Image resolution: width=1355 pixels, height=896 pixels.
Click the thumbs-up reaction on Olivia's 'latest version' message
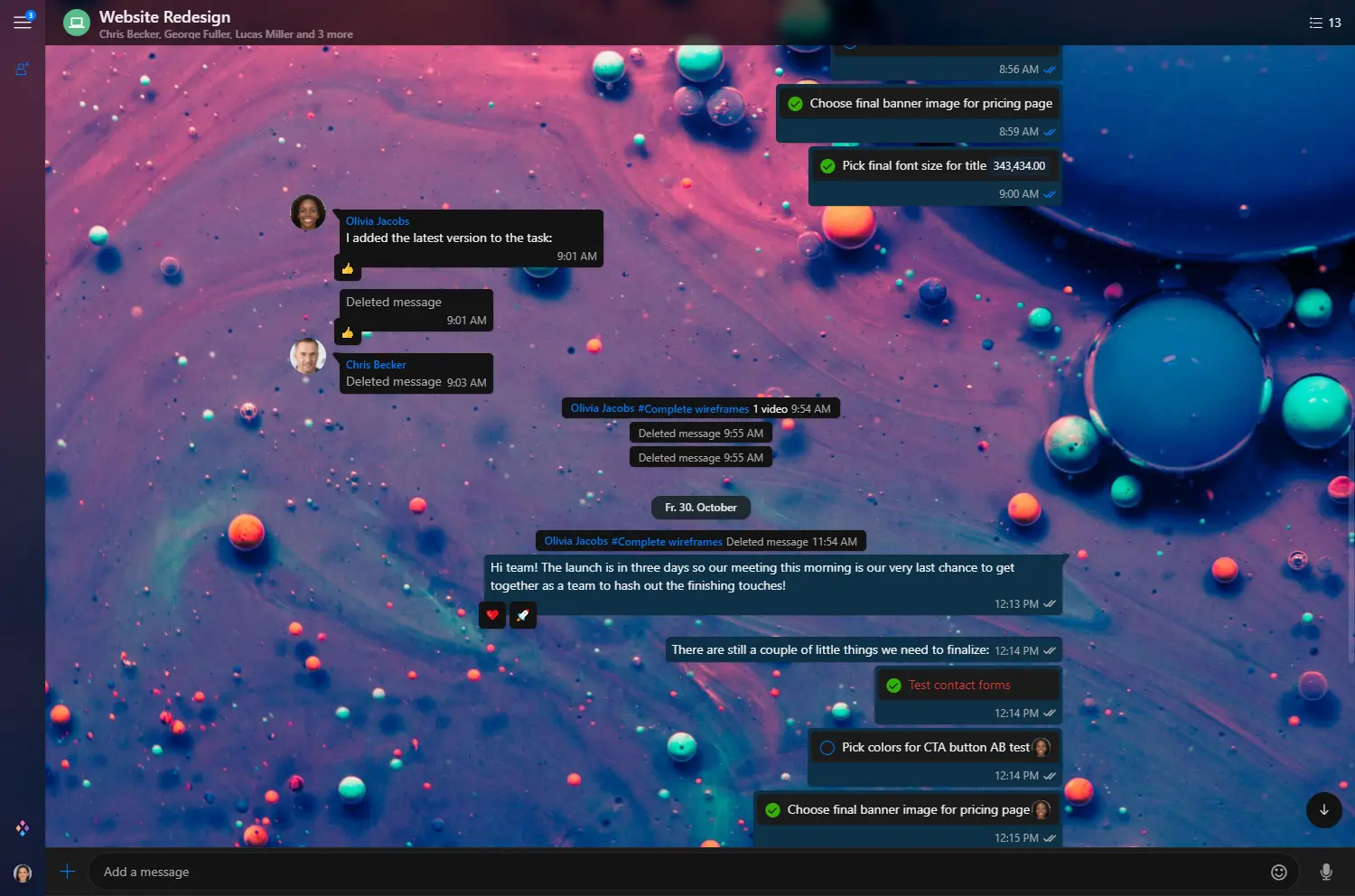coord(348,268)
